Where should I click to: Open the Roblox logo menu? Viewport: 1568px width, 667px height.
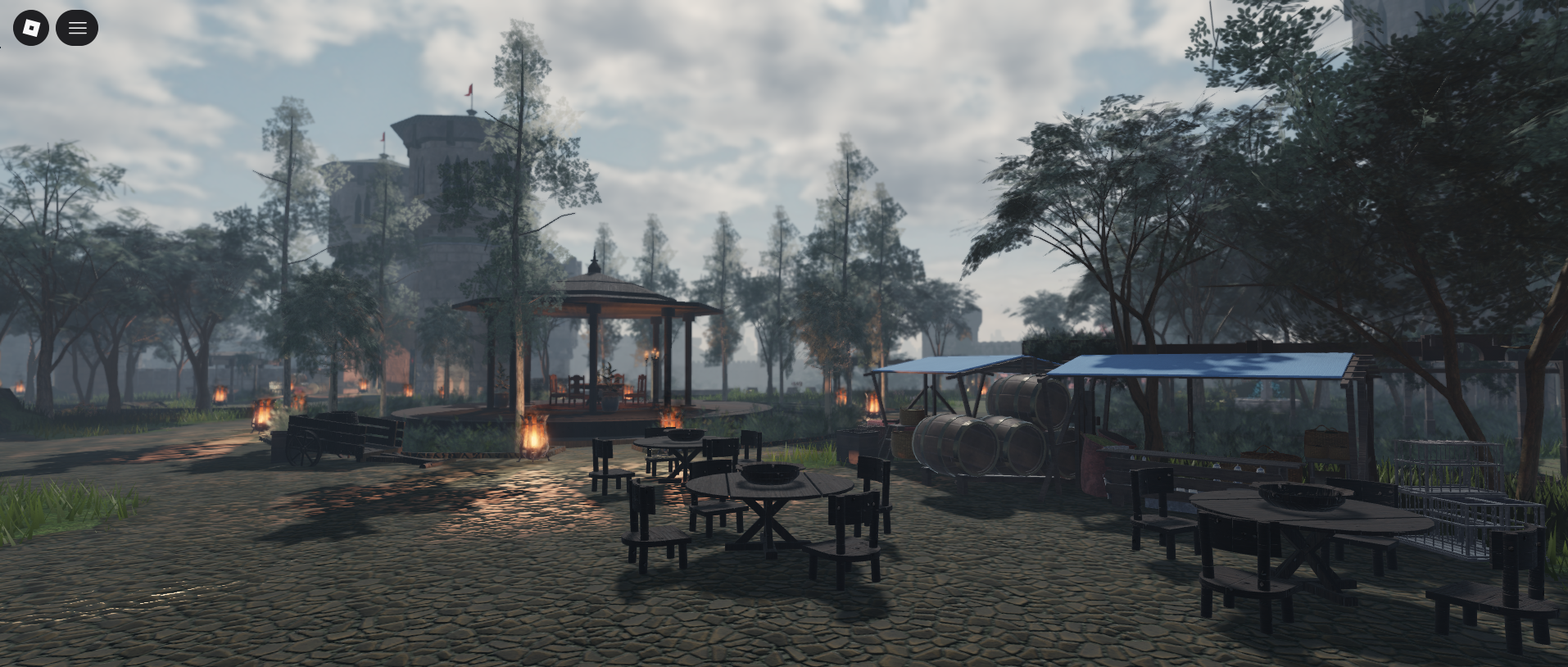pos(31,28)
